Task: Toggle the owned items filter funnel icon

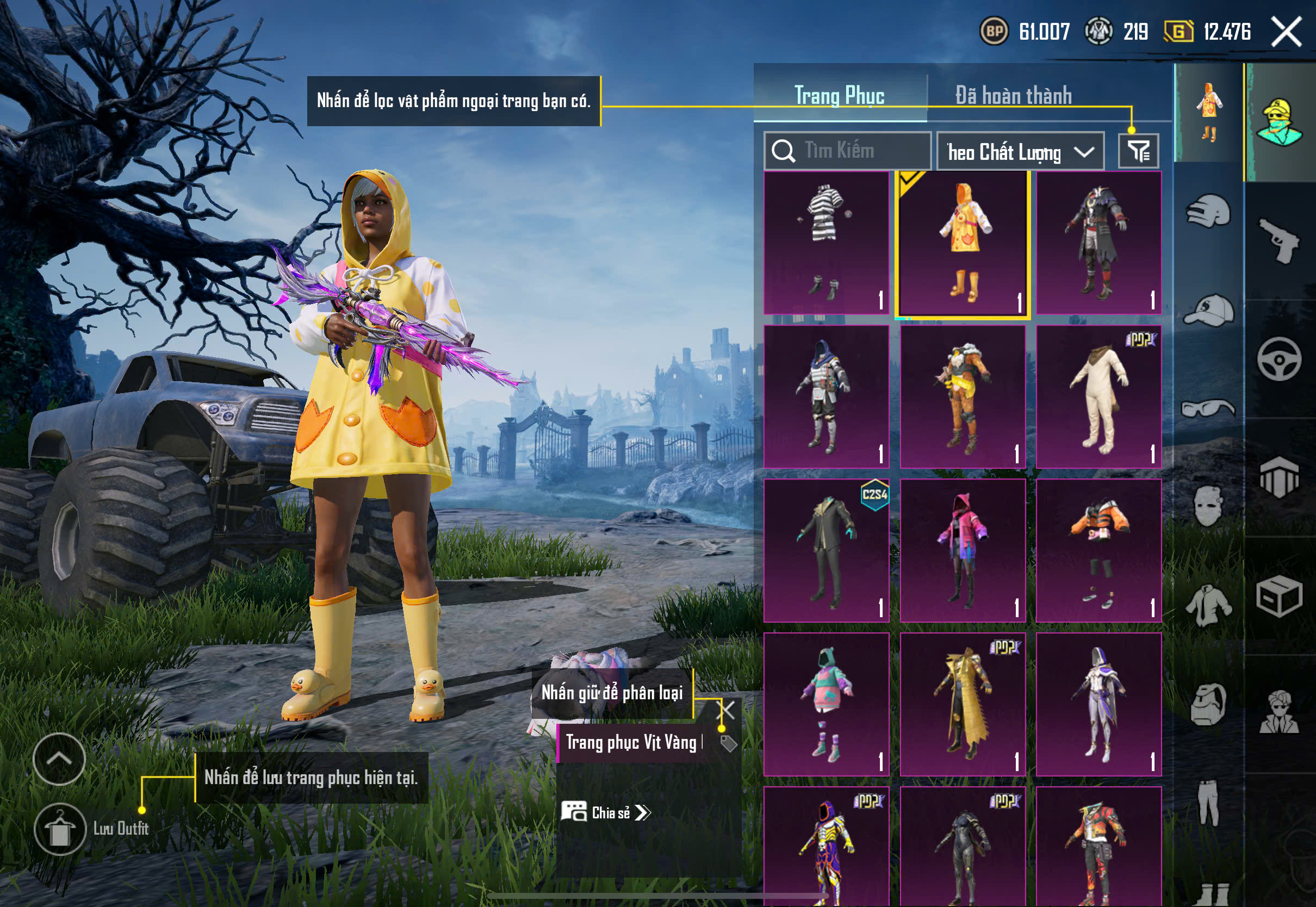Action: (1138, 151)
